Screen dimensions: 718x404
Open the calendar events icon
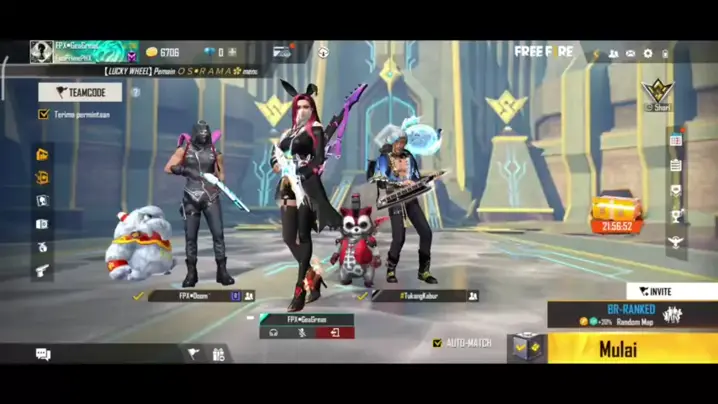[676, 140]
